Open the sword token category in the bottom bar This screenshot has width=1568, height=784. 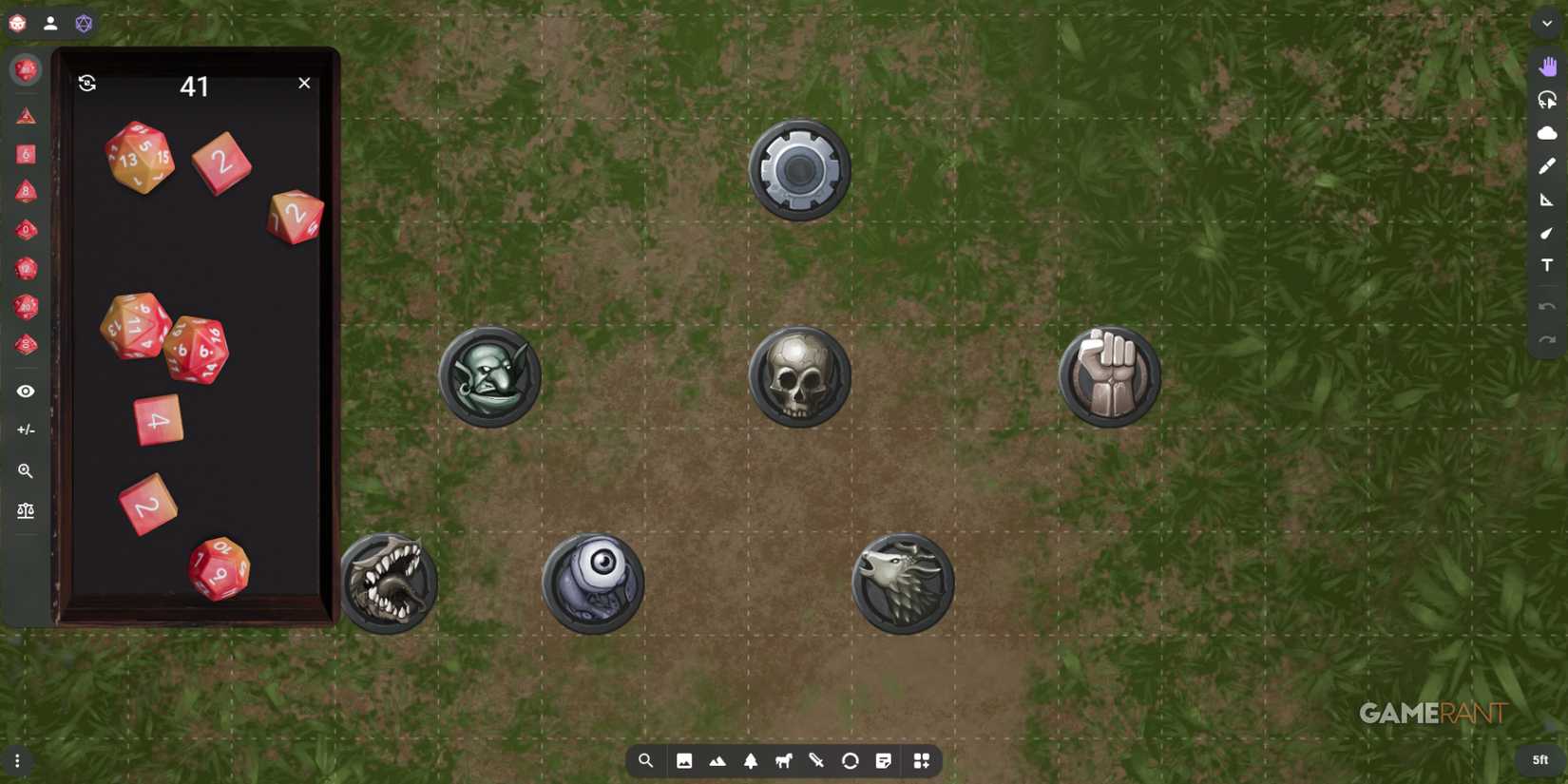point(815,760)
